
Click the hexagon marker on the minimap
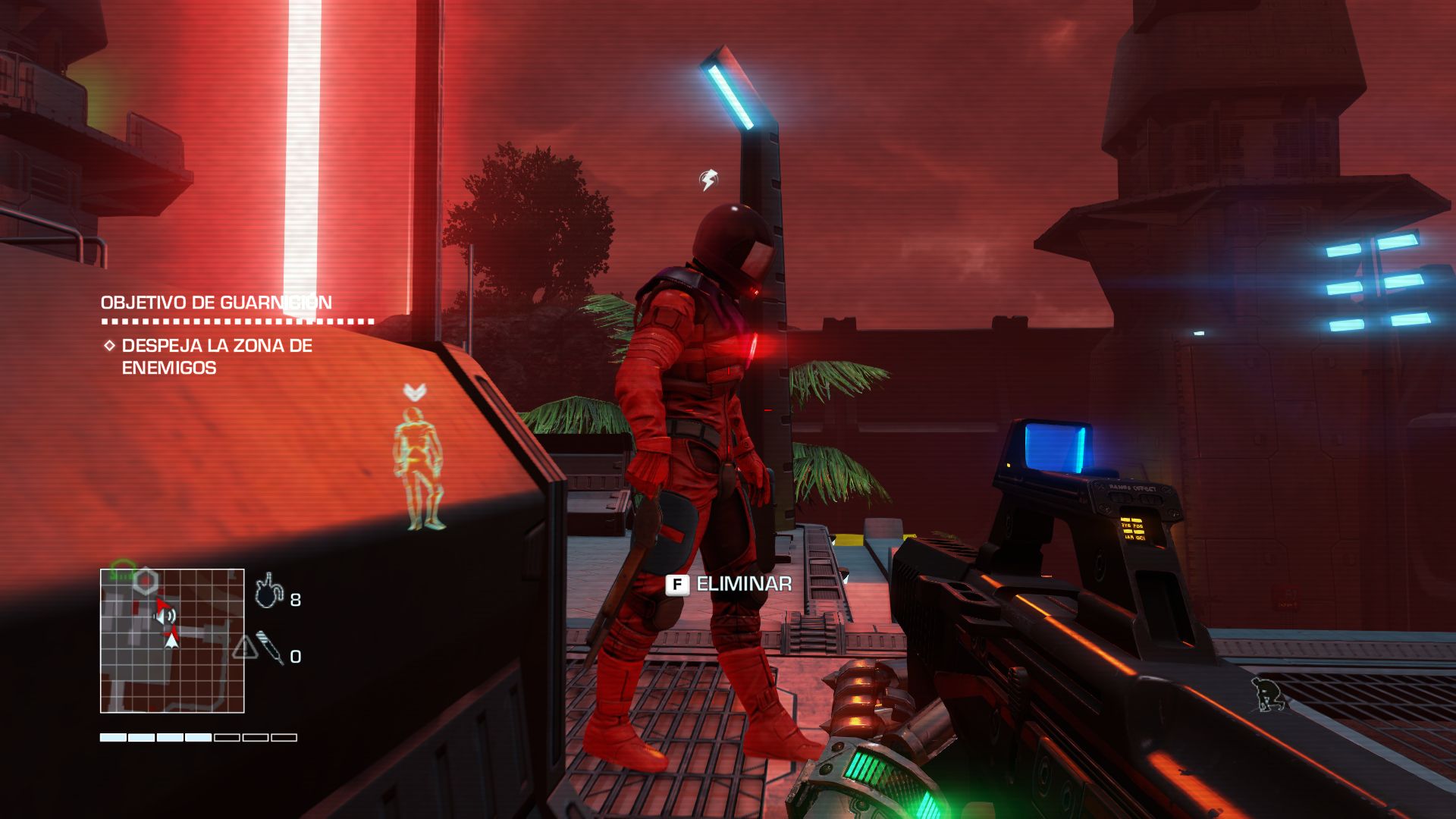pos(146,582)
